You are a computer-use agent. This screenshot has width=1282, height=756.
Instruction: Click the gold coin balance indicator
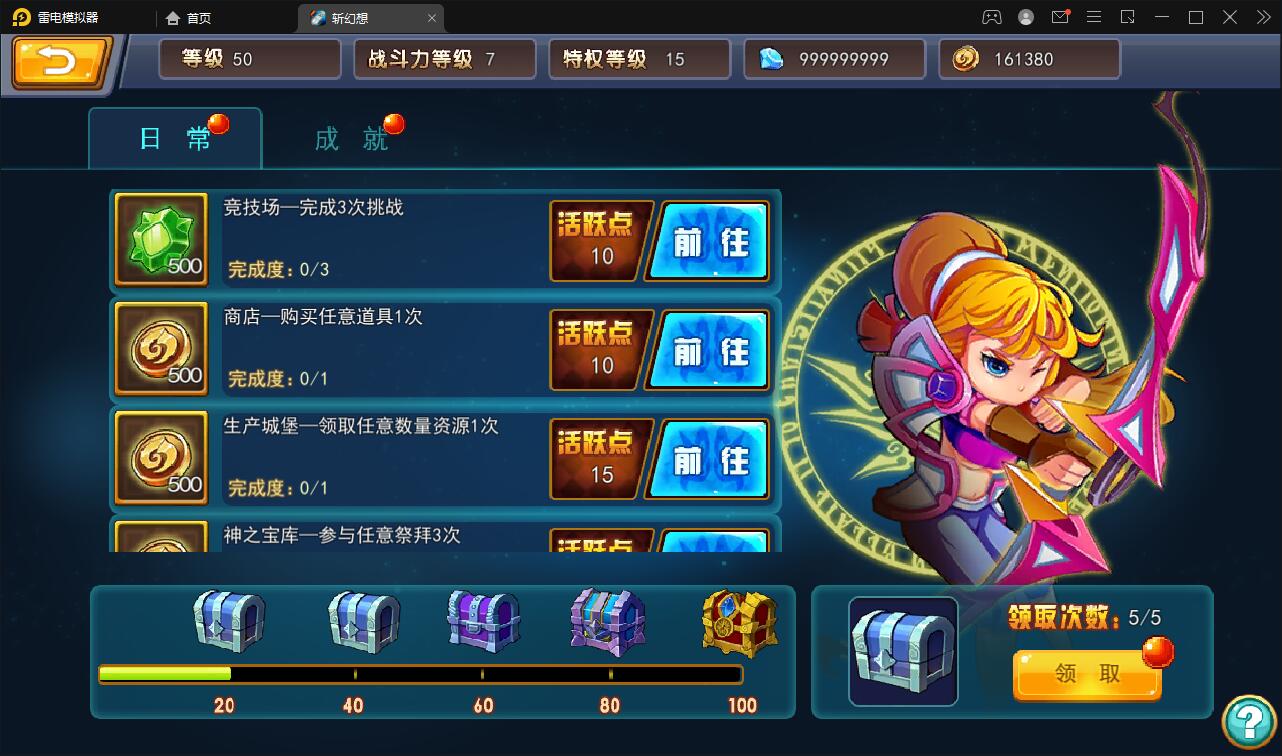tap(1029, 58)
